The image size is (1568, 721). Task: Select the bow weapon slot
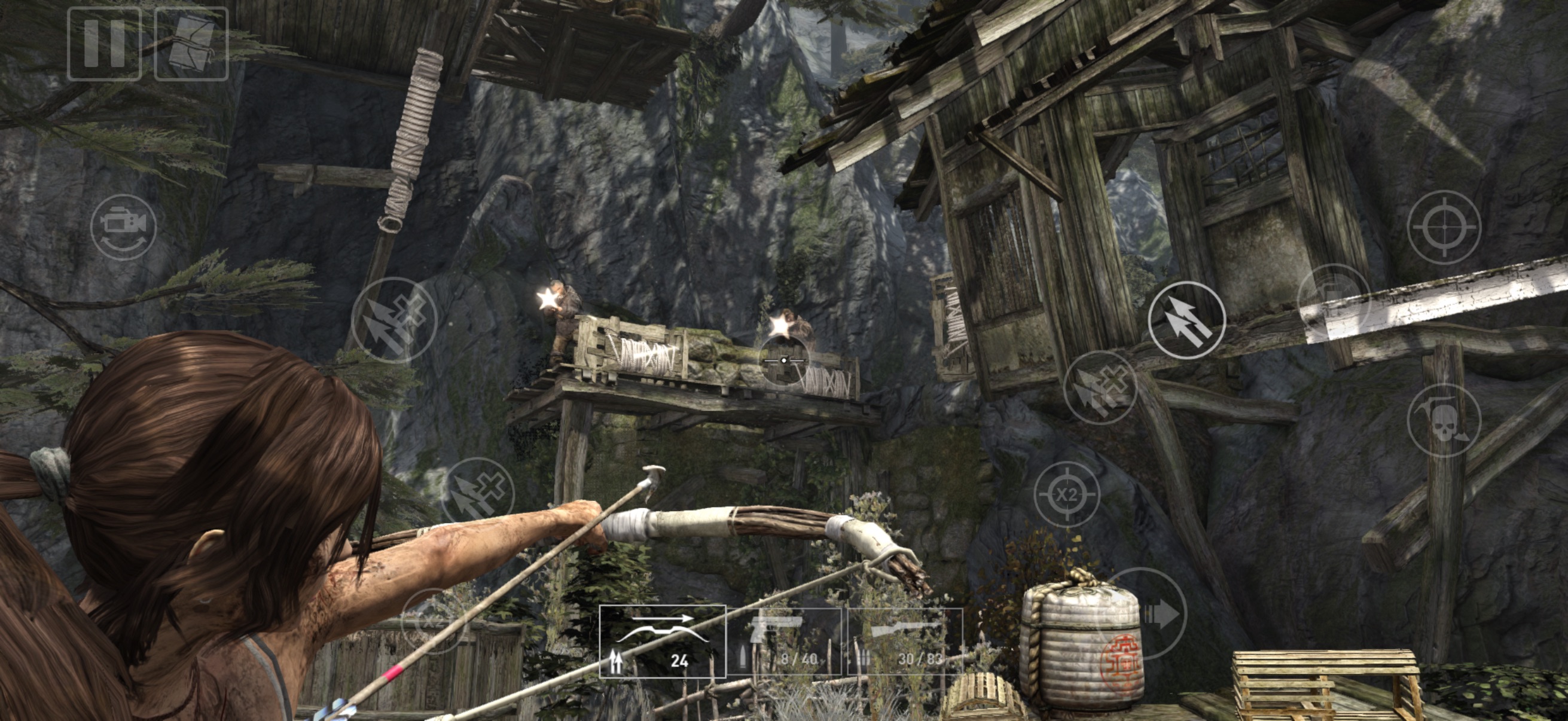point(662,641)
